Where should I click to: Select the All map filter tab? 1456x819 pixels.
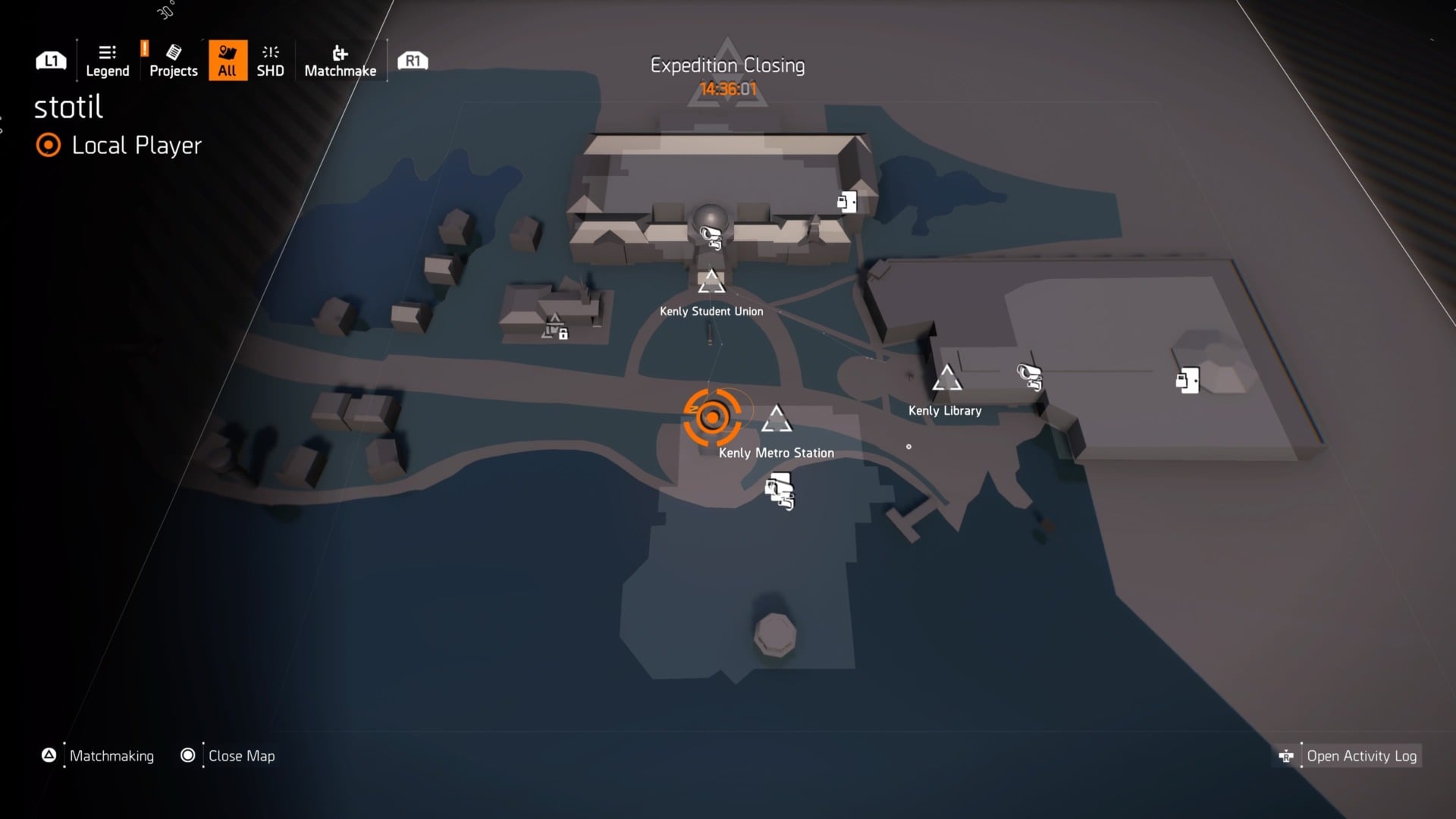click(227, 60)
